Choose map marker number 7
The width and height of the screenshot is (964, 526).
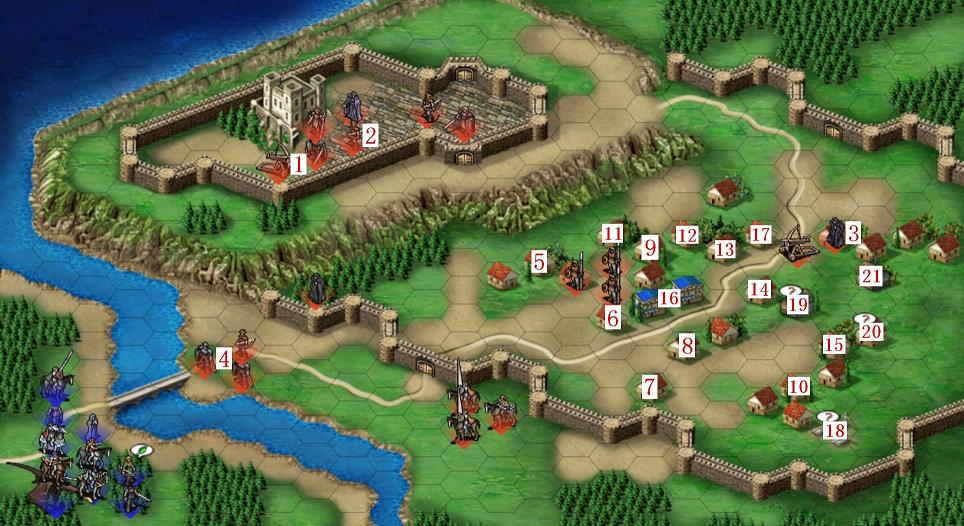tap(649, 385)
